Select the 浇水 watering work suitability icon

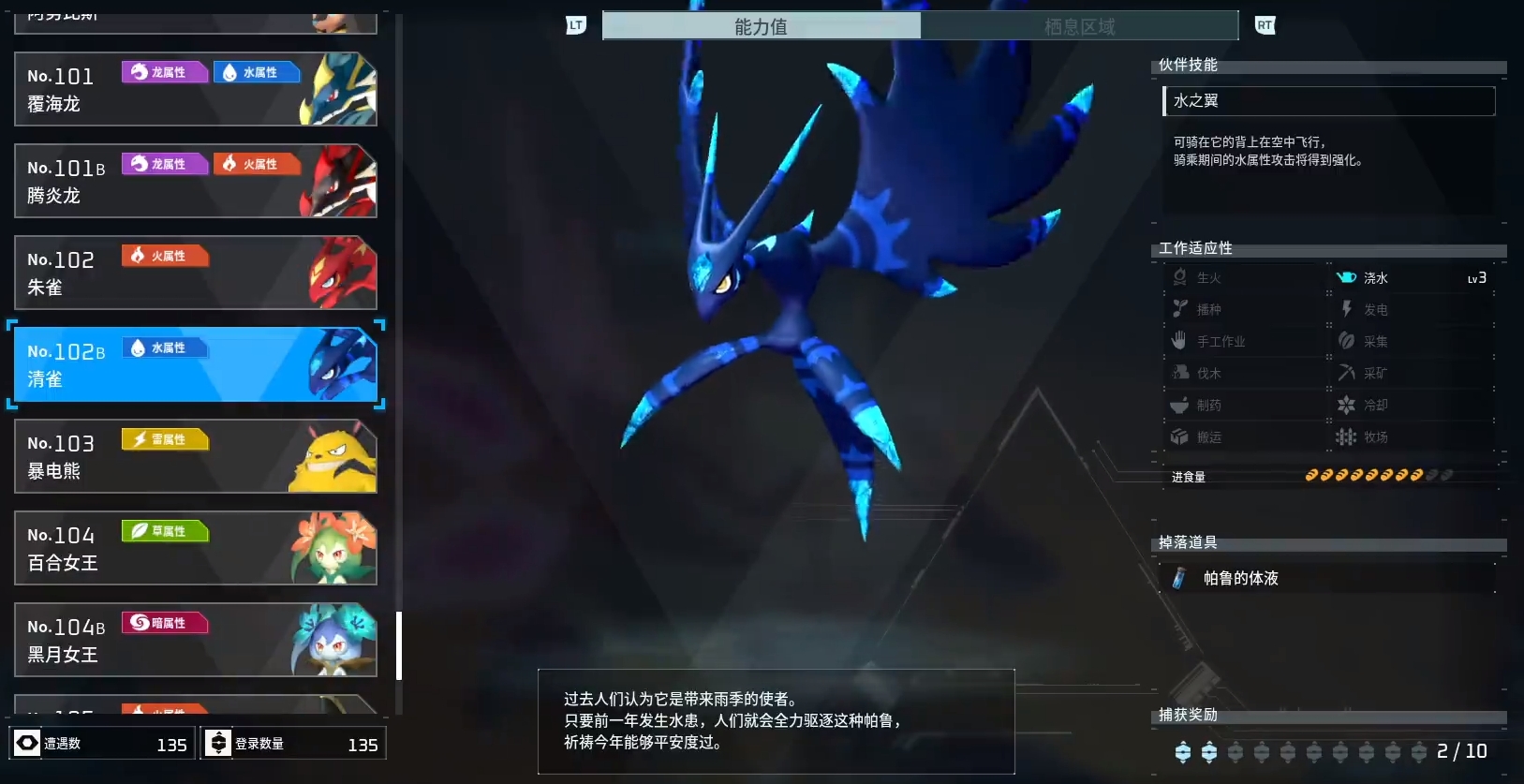(1346, 276)
